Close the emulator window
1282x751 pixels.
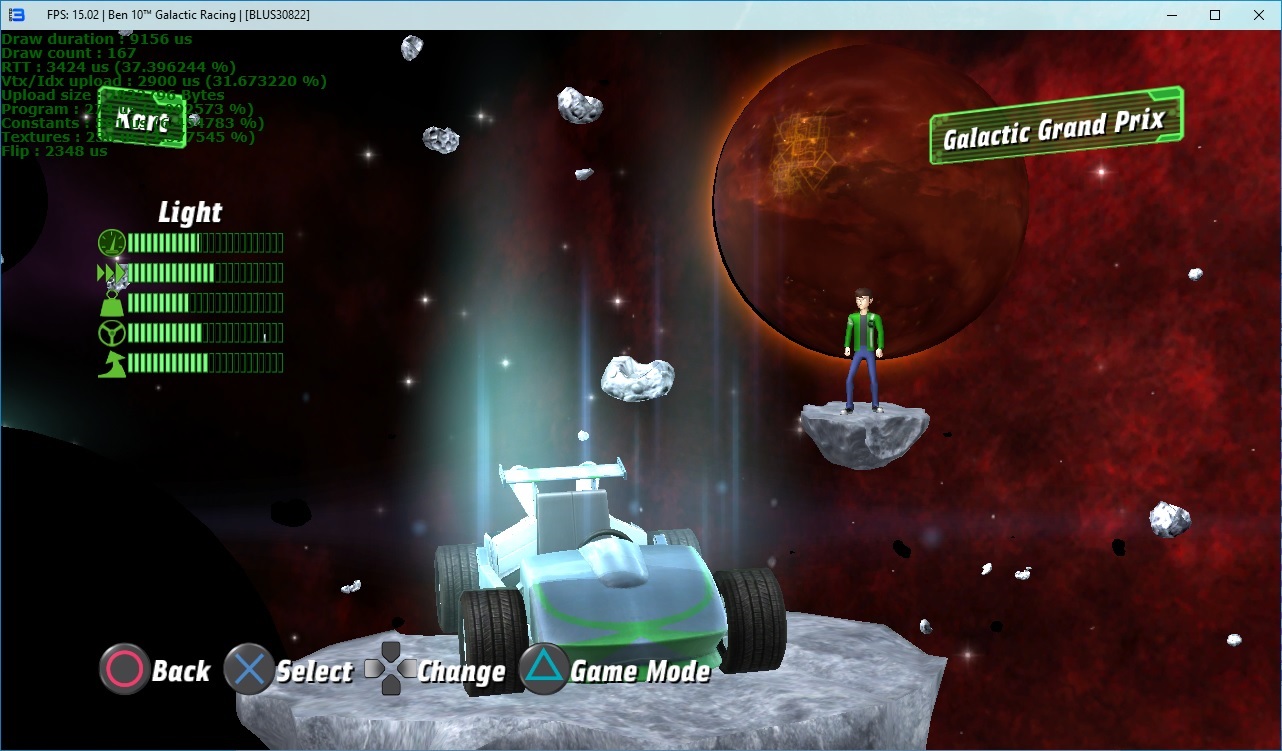[x=1258, y=15]
